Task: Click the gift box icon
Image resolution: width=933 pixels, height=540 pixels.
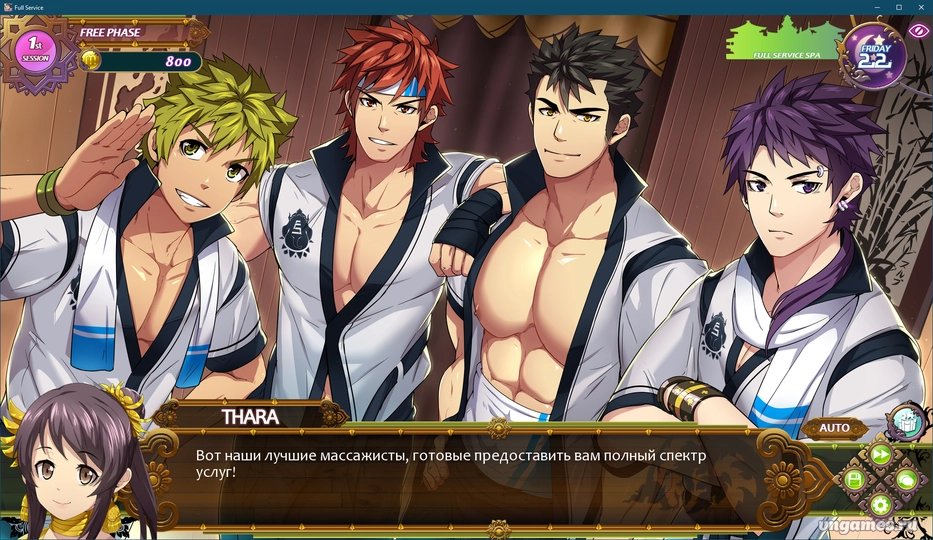Action: point(905,420)
